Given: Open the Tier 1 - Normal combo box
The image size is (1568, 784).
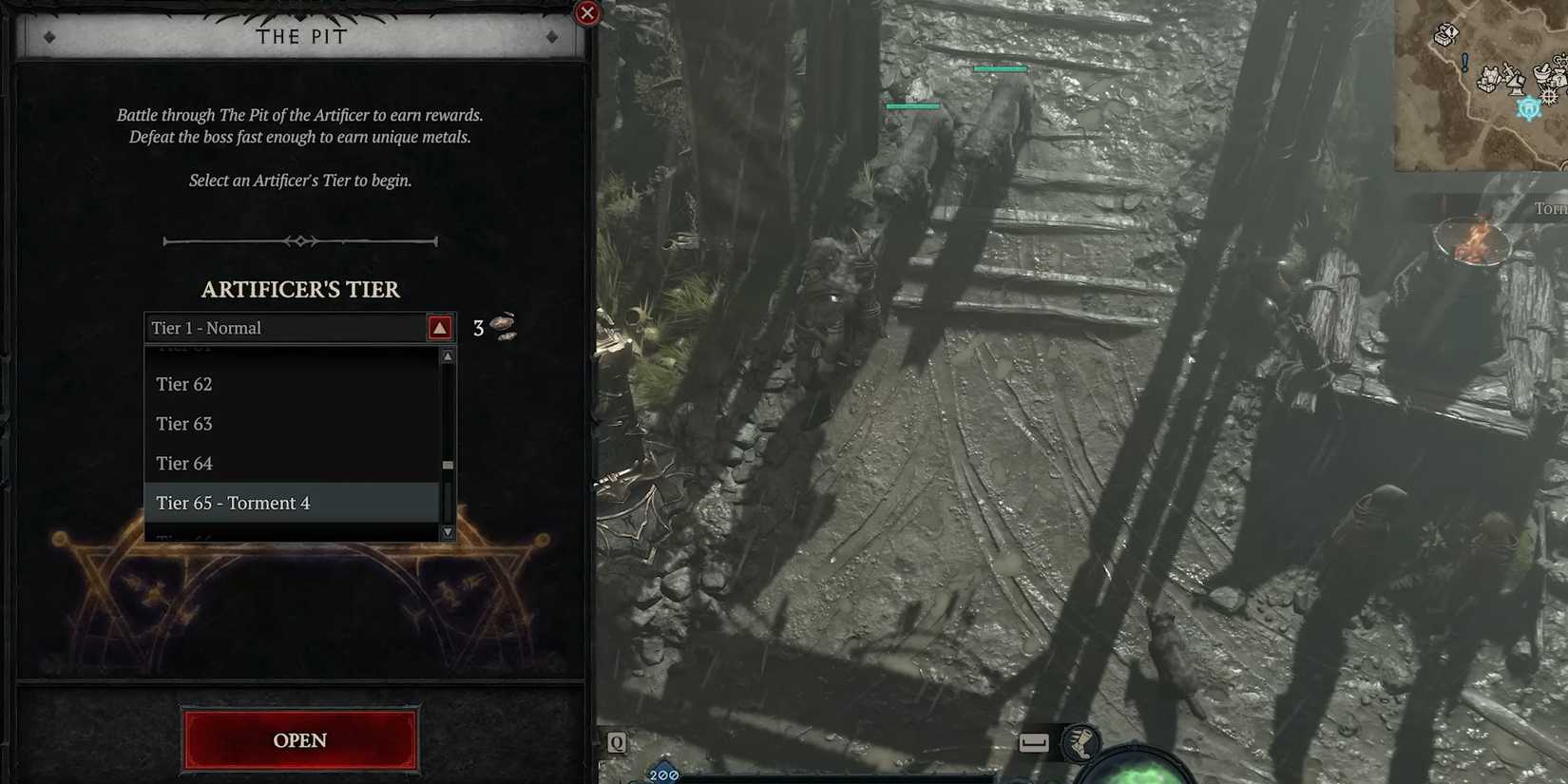Looking at the screenshot, I should (x=285, y=327).
